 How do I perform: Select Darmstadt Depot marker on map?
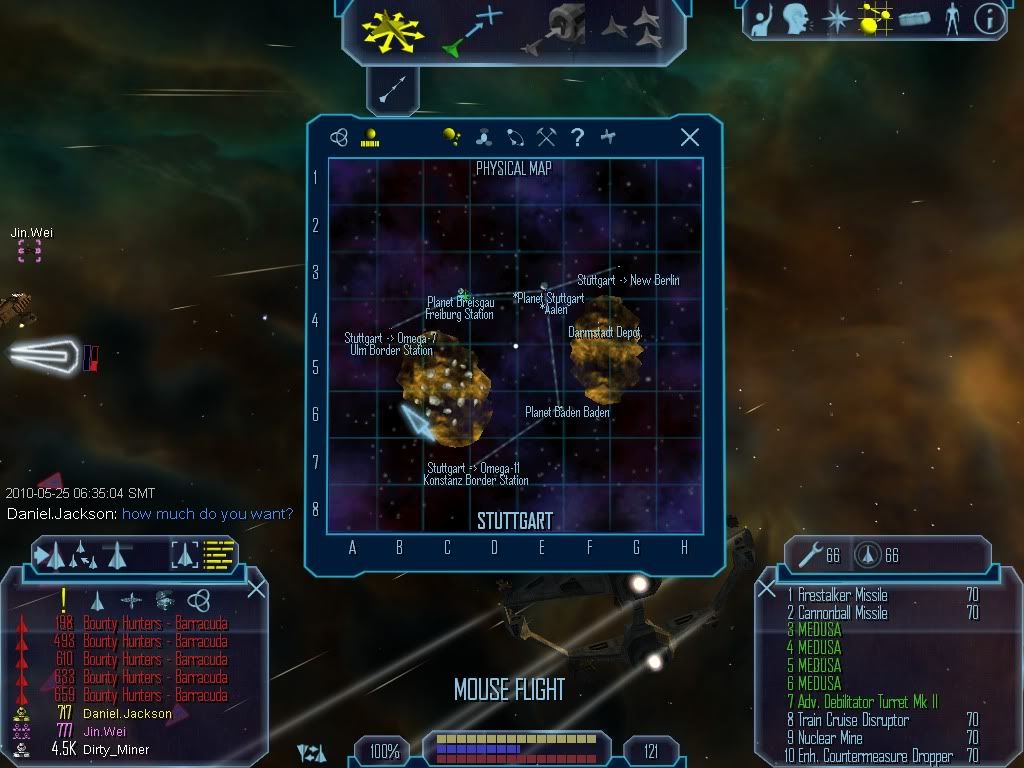pos(604,332)
